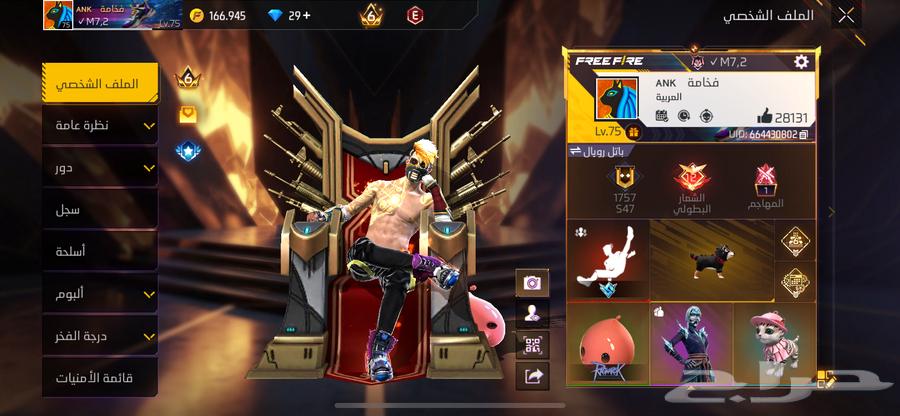Expand the نظرة عامة overview section
Viewport: 900px width, 416px height.
pos(100,125)
